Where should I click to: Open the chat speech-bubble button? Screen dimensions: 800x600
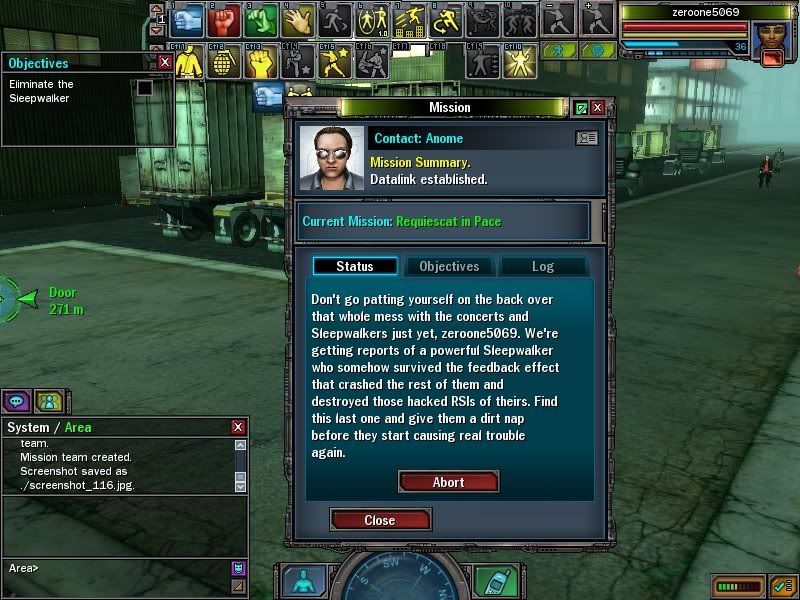[15, 401]
